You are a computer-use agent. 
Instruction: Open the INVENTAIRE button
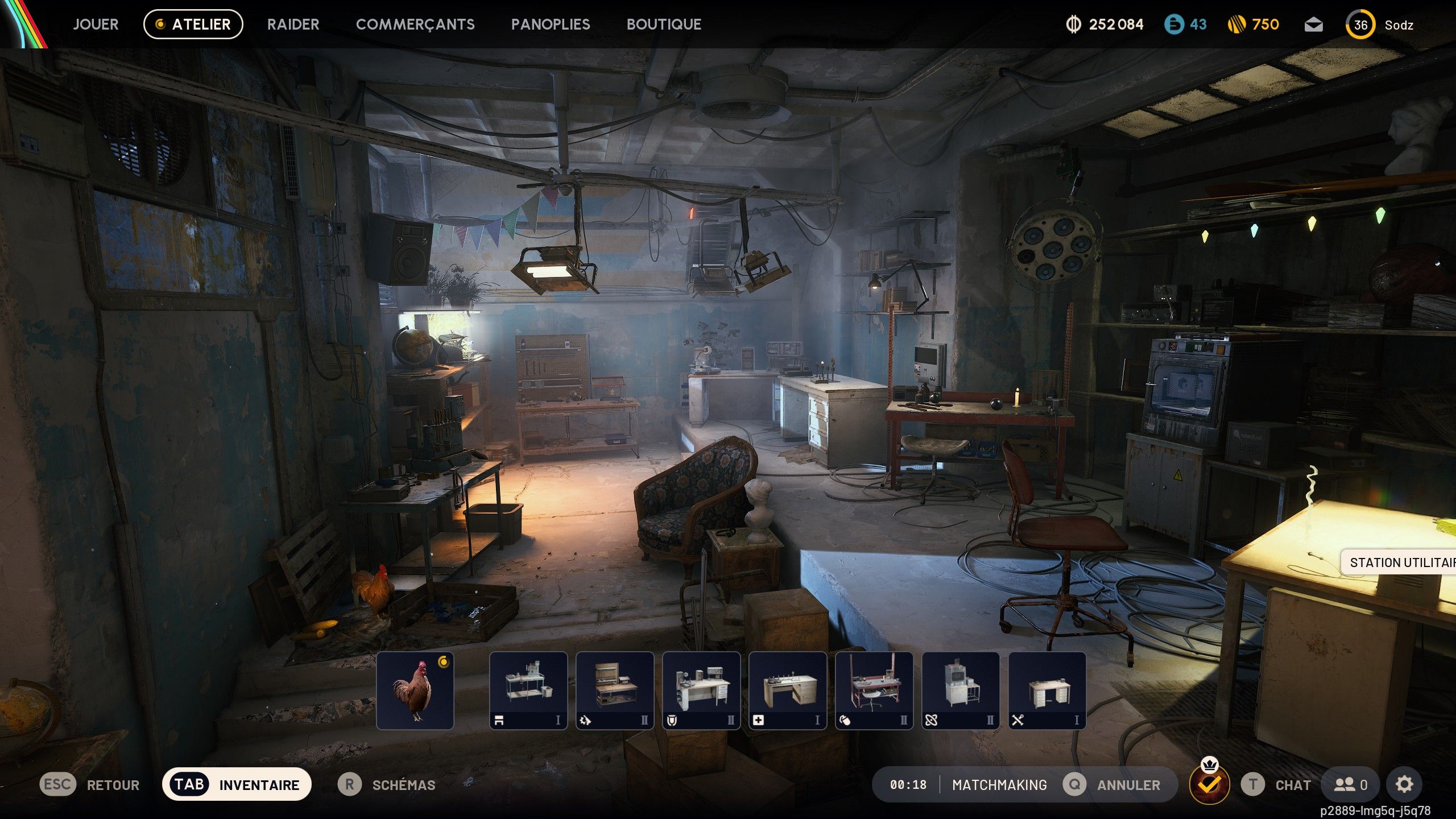click(237, 784)
